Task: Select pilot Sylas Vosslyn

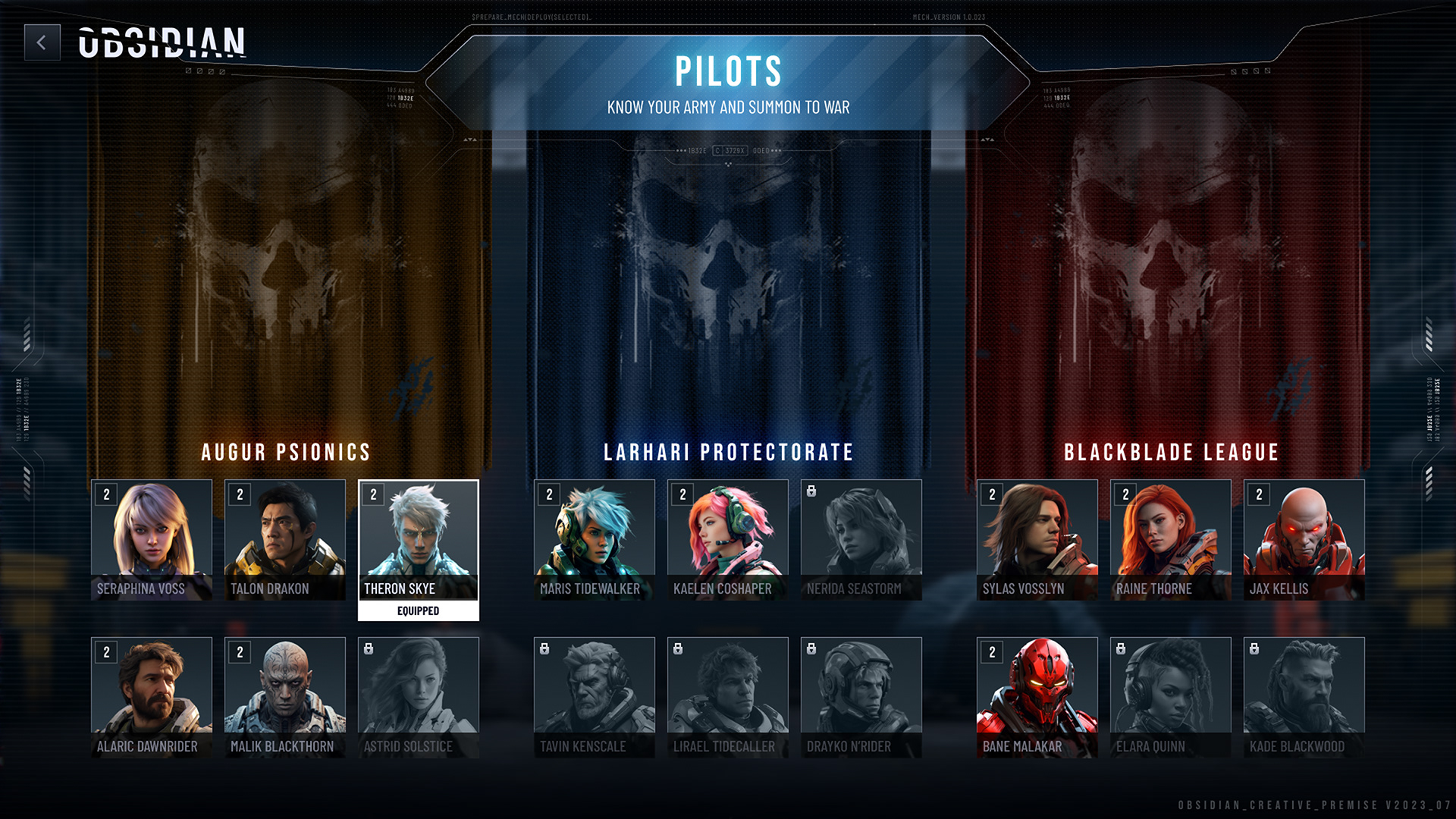Action: click(x=1037, y=539)
